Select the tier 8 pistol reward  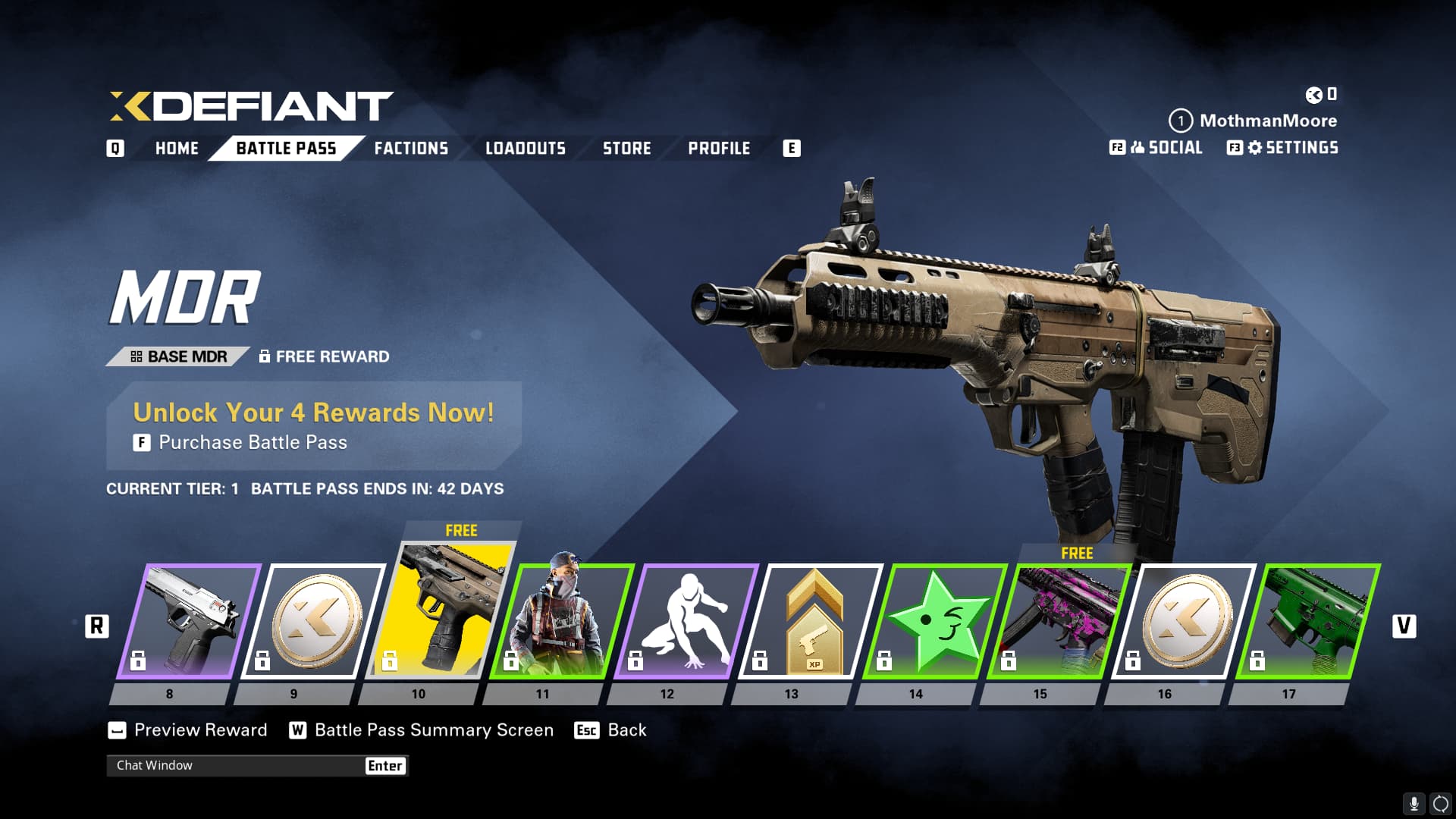[x=190, y=622]
